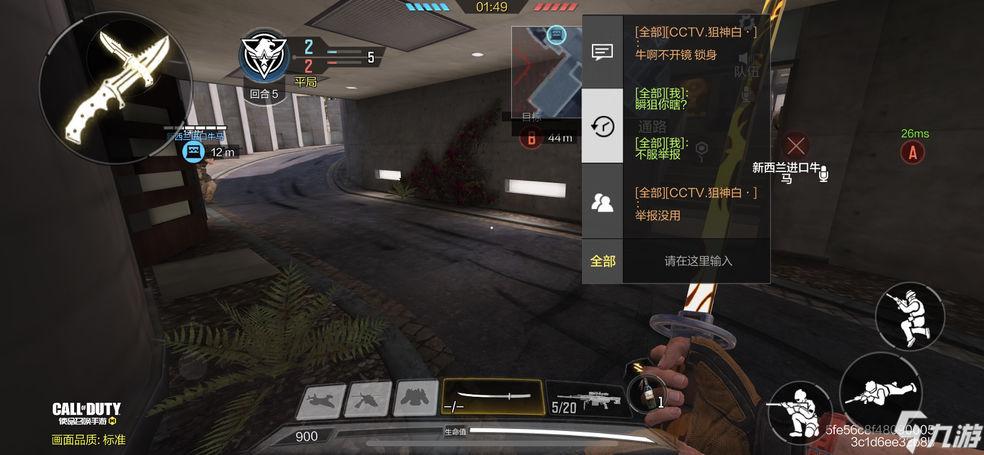This screenshot has width=984, height=455.
Task: Open the chat messages tab
Action: tap(602, 52)
